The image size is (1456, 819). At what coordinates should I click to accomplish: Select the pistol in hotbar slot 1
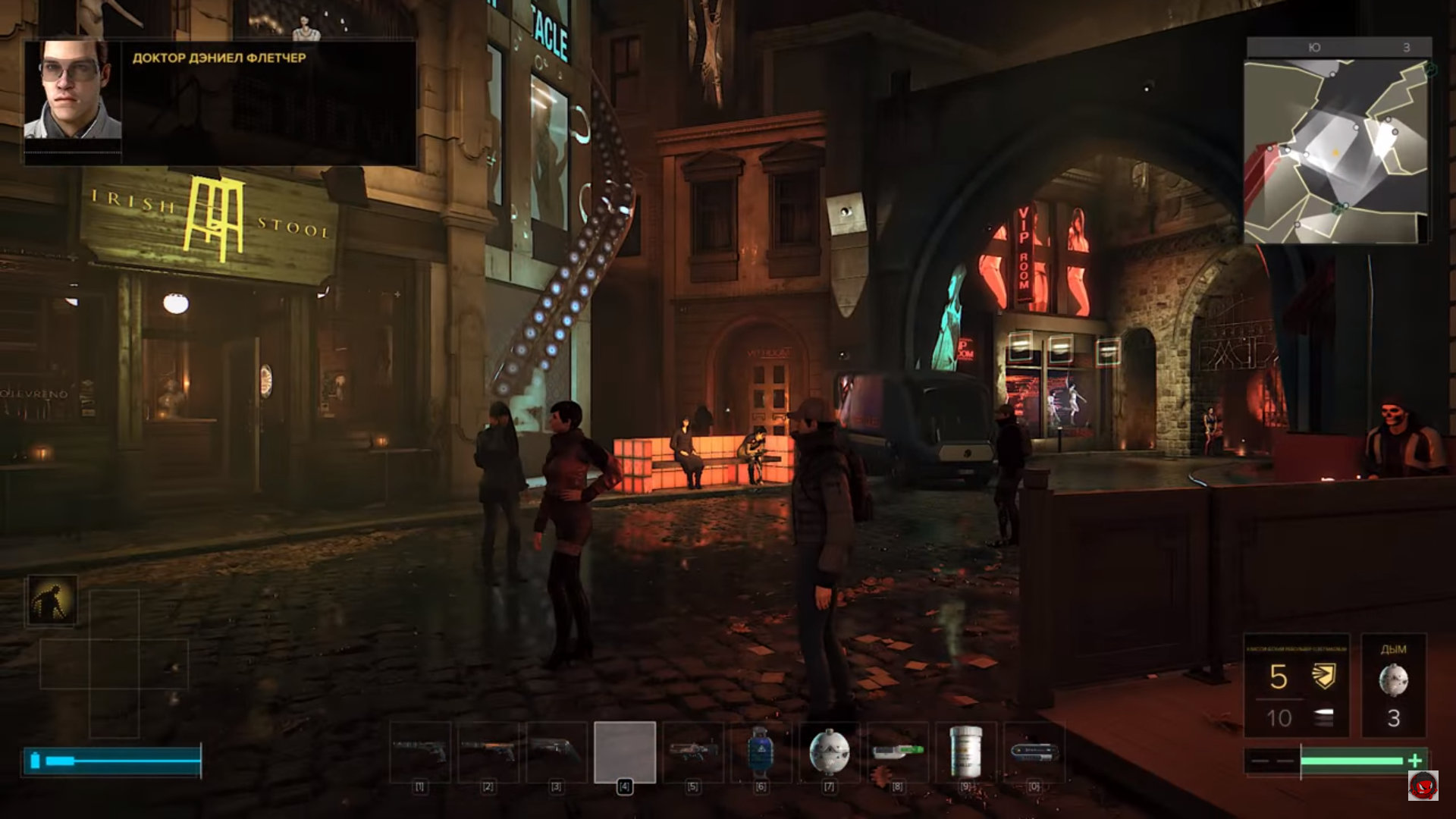pos(420,752)
